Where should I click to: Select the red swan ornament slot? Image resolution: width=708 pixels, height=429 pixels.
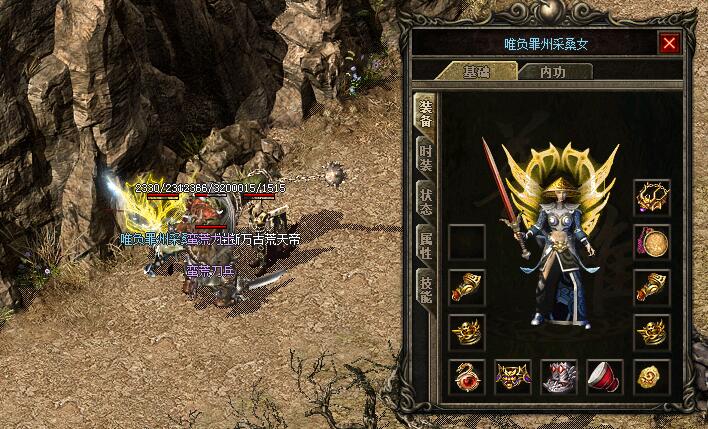coord(467,377)
